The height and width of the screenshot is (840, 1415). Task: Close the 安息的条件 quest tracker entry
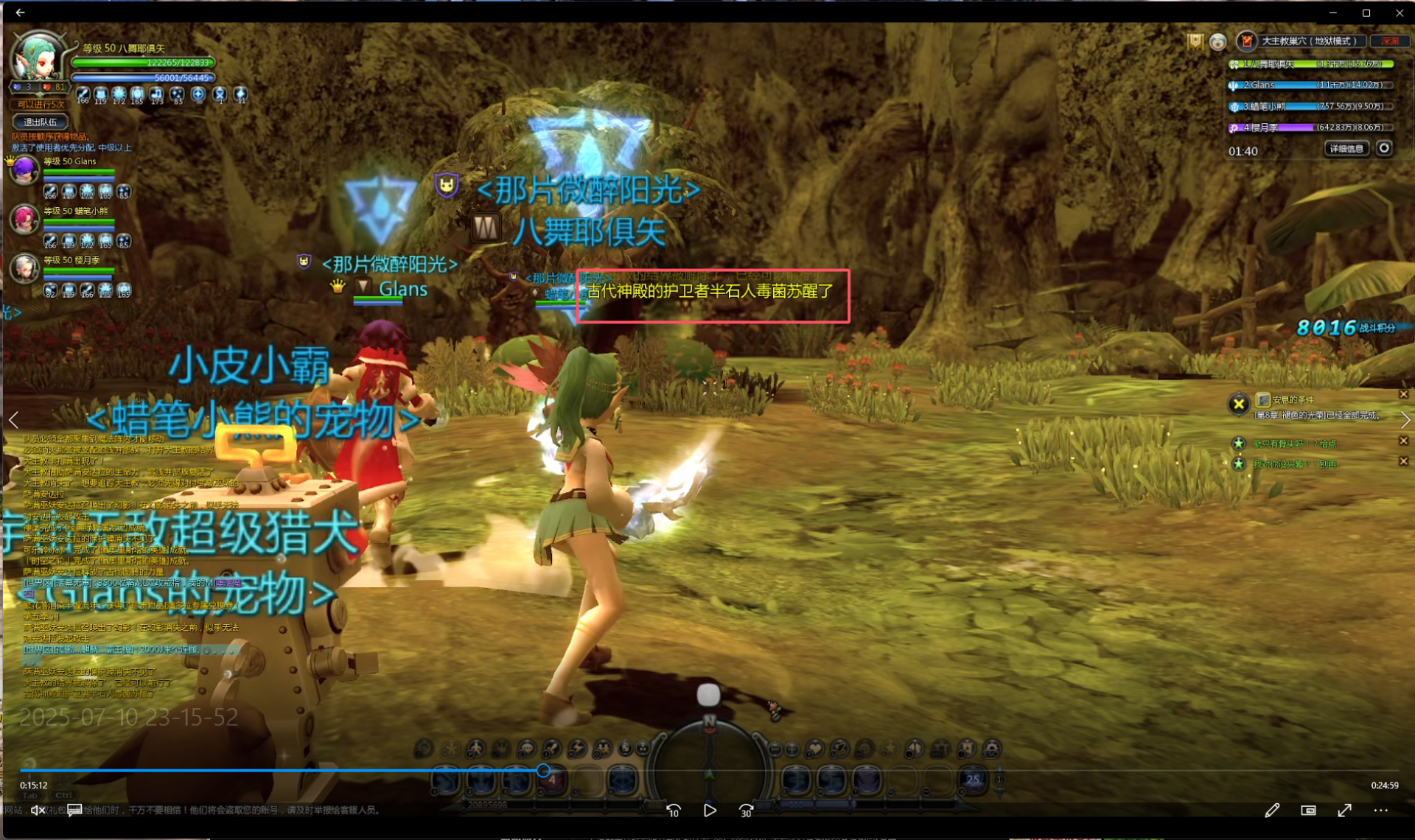pos(1403,395)
